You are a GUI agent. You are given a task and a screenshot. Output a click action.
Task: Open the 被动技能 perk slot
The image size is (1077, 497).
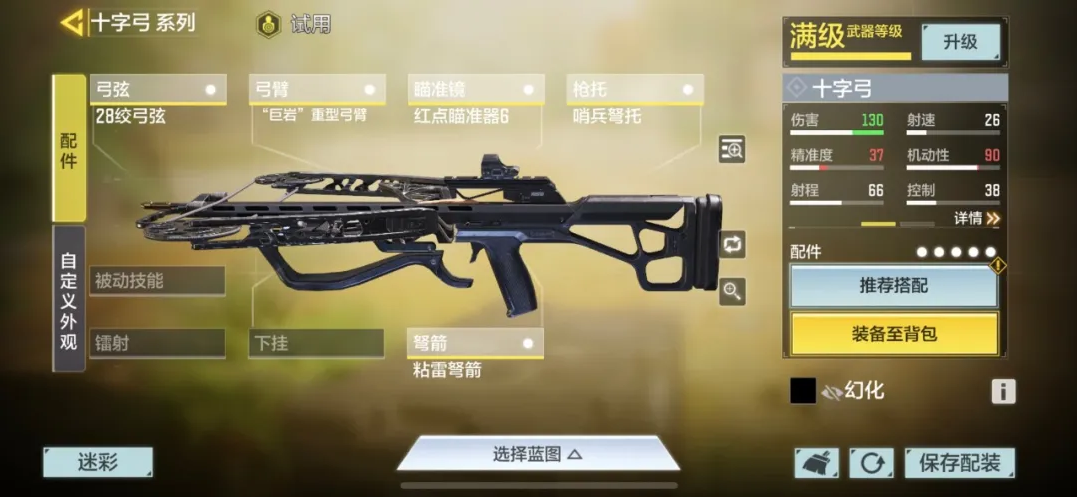coord(157,281)
